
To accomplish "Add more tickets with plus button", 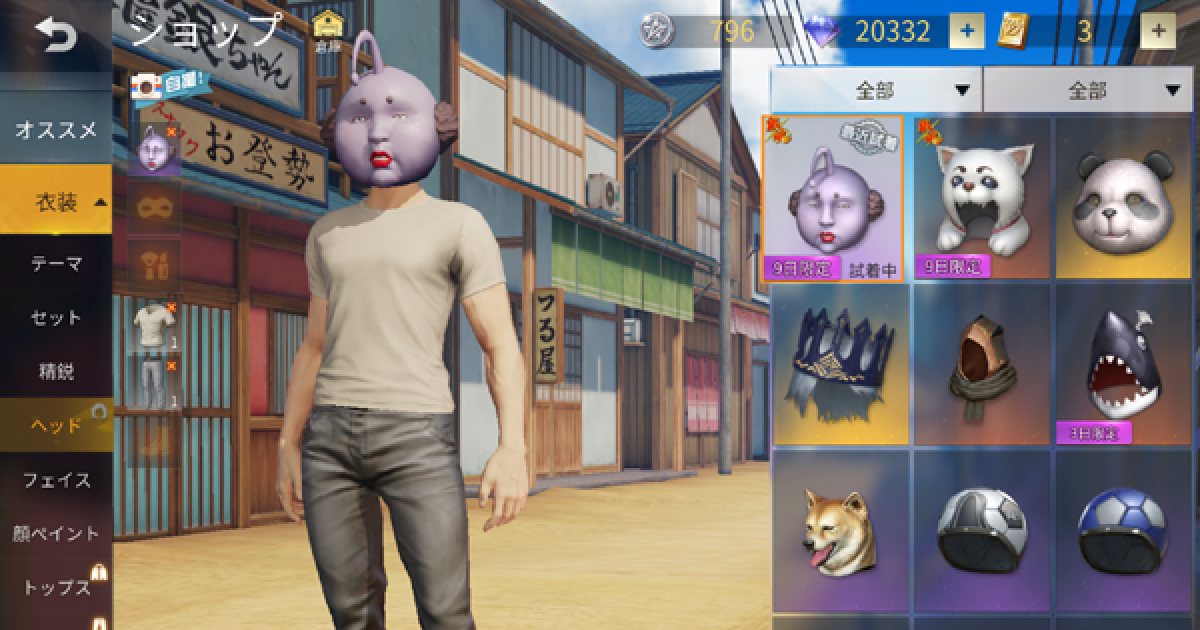I will point(1158,31).
